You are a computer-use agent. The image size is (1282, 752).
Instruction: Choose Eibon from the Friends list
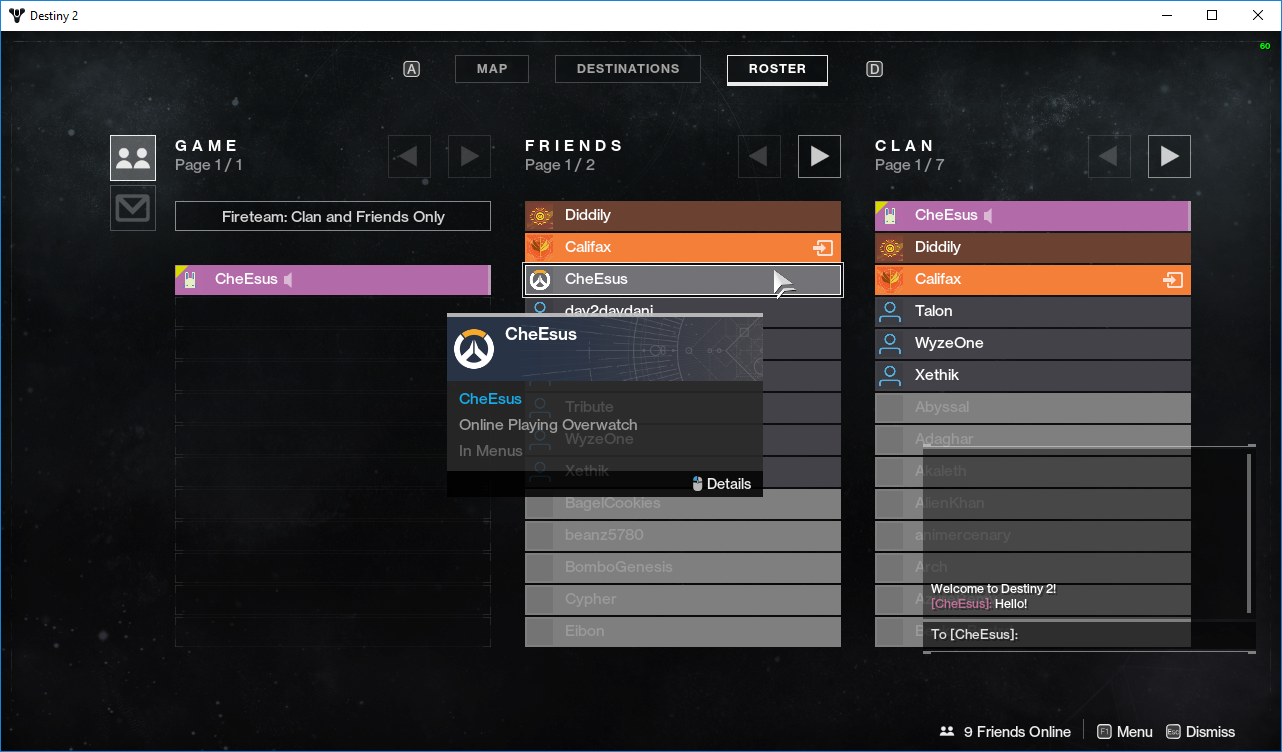683,631
